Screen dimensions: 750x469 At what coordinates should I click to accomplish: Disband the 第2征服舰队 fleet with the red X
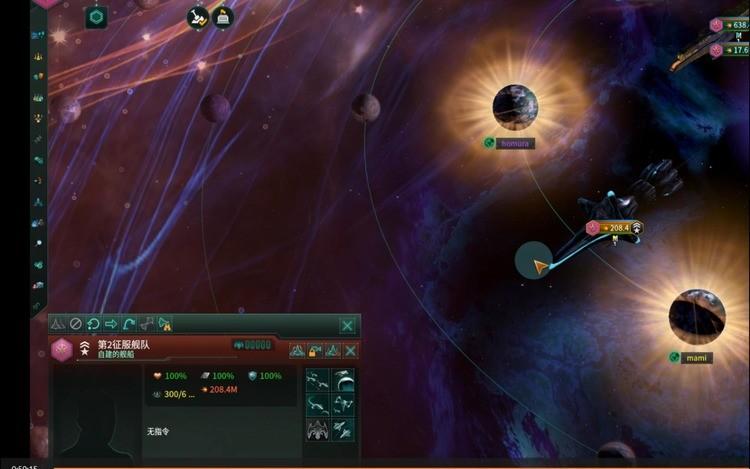pyautogui.click(x=351, y=350)
